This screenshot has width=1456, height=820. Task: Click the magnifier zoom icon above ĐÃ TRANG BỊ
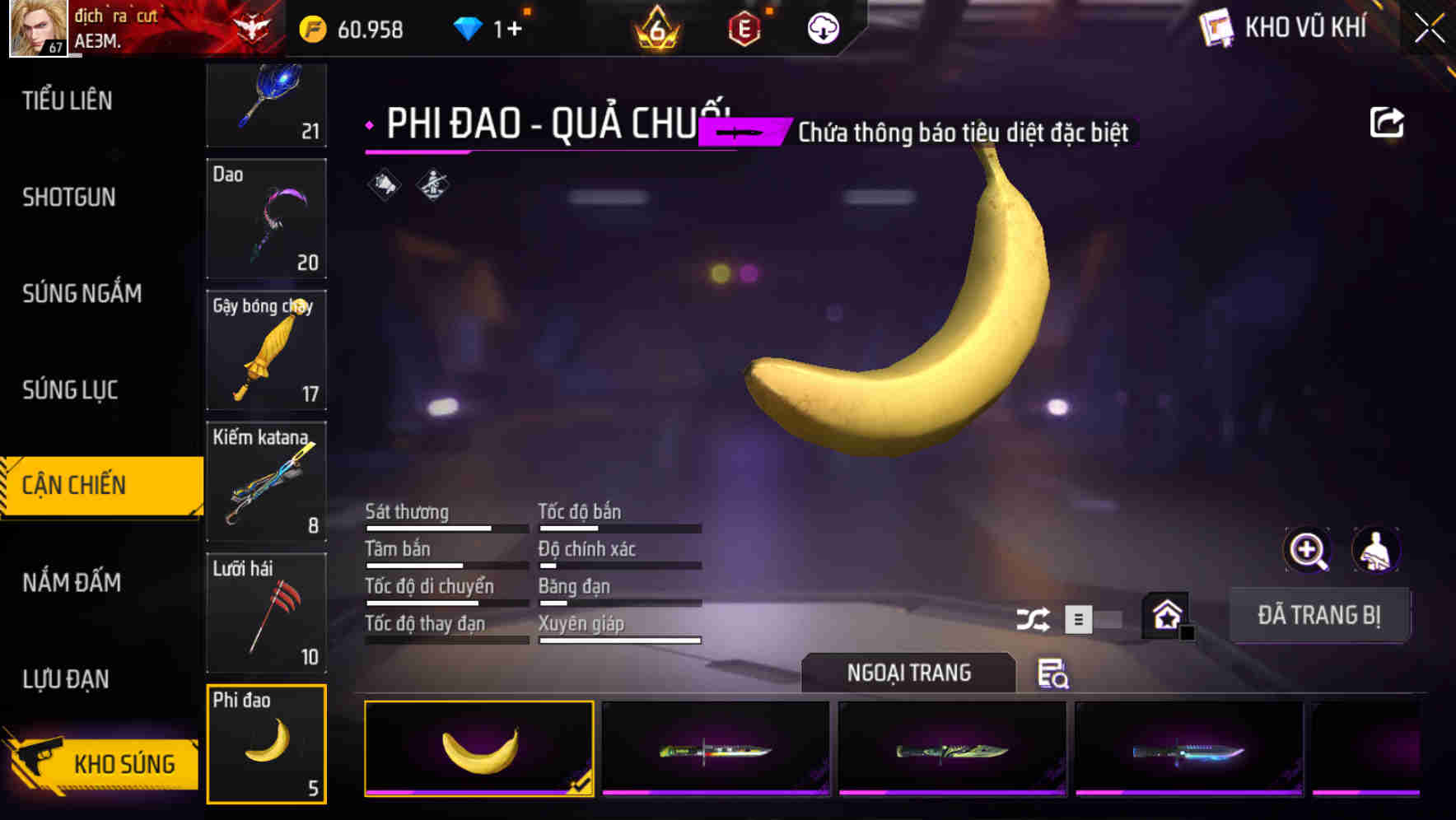pos(1305,550)
